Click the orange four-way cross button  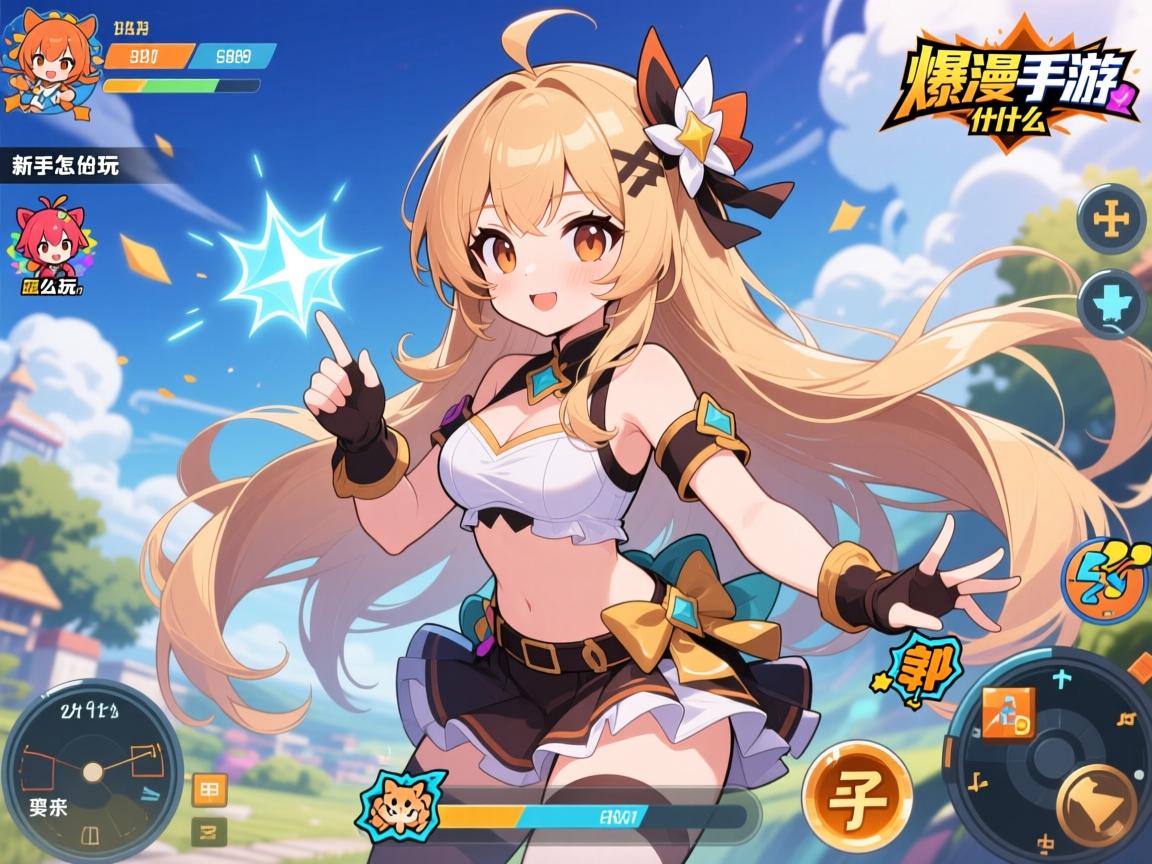coord(1112,220)
